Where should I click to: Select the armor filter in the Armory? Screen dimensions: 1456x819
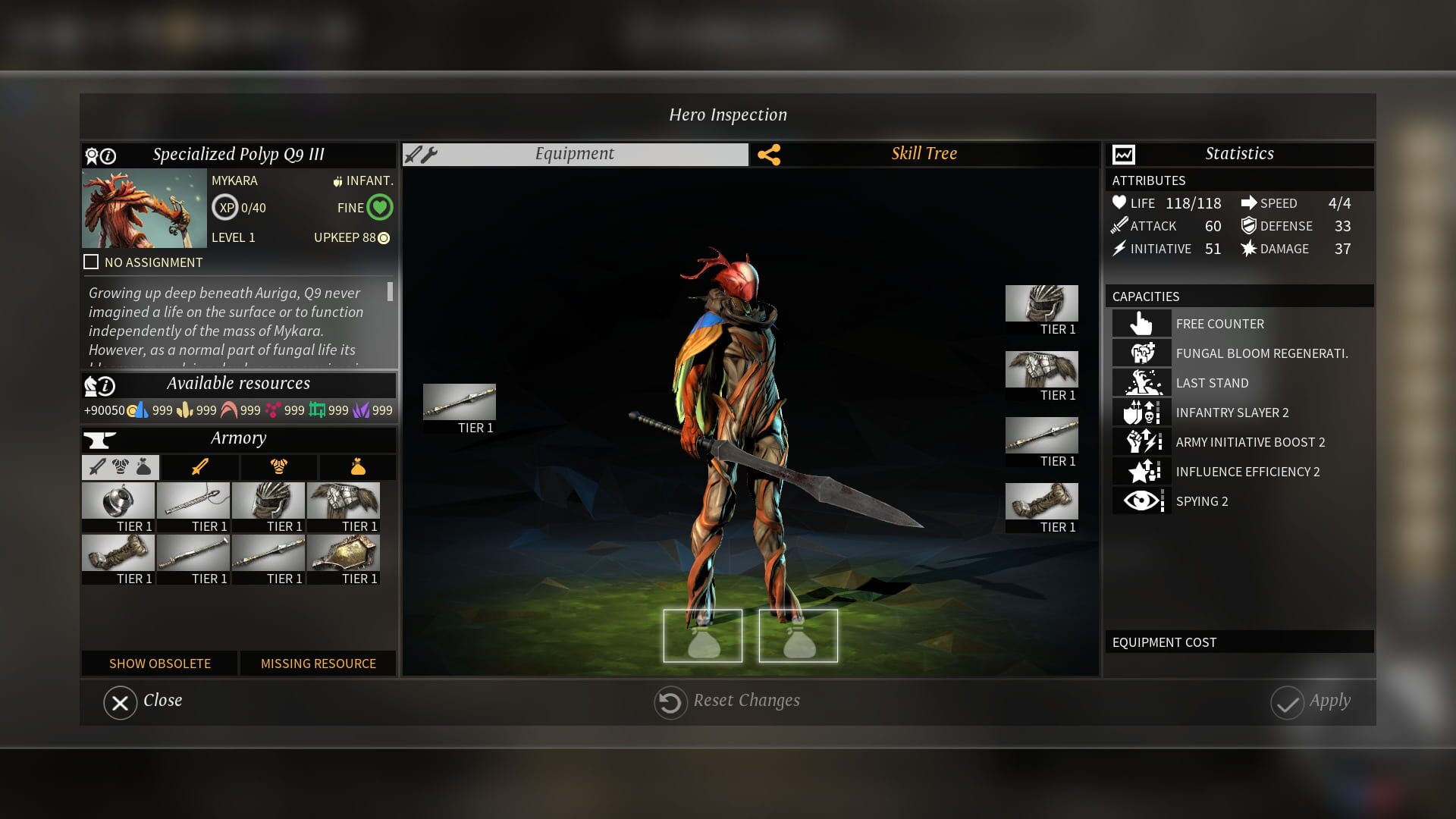278,467
